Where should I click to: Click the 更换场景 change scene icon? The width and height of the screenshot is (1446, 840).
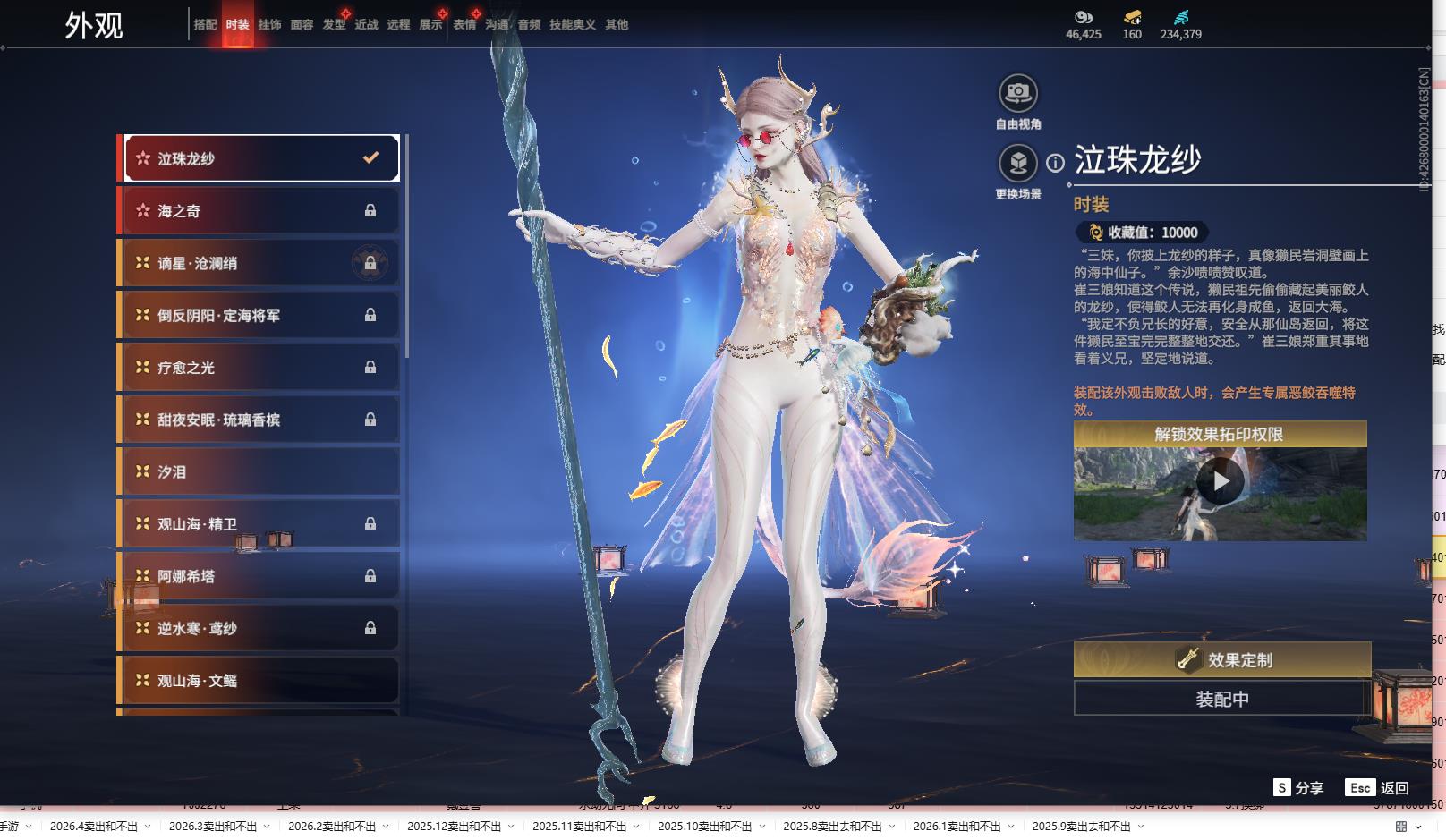pyautogui.click(x=1017, y=164)
